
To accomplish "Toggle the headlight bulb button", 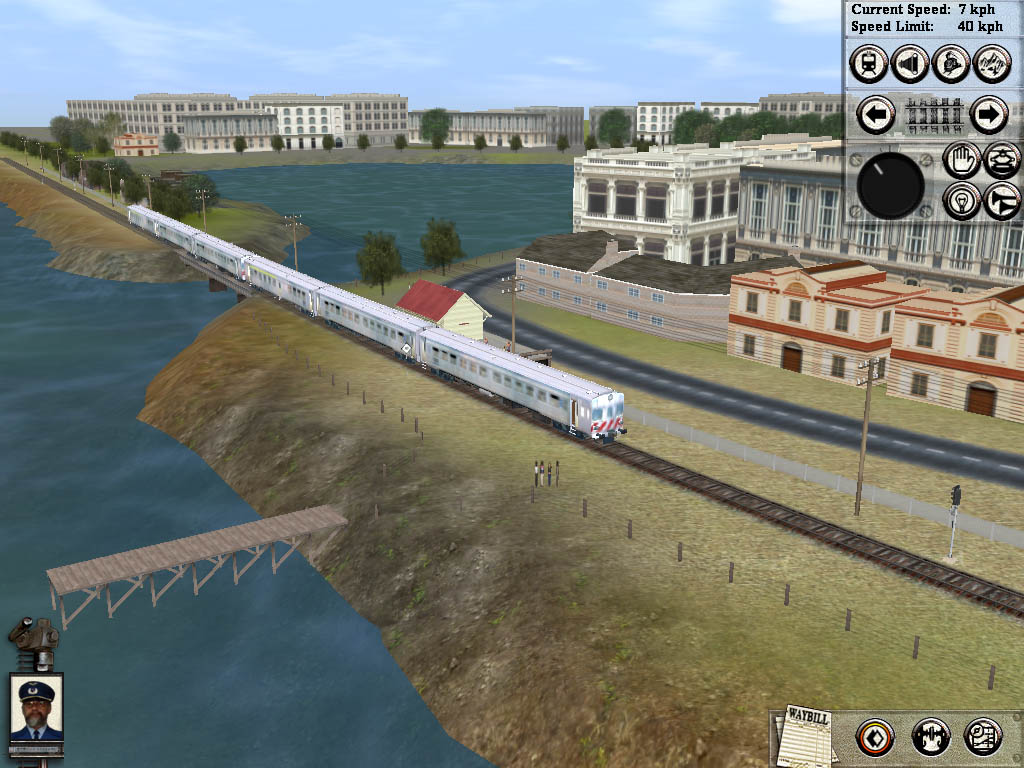I will pos(961,200).
